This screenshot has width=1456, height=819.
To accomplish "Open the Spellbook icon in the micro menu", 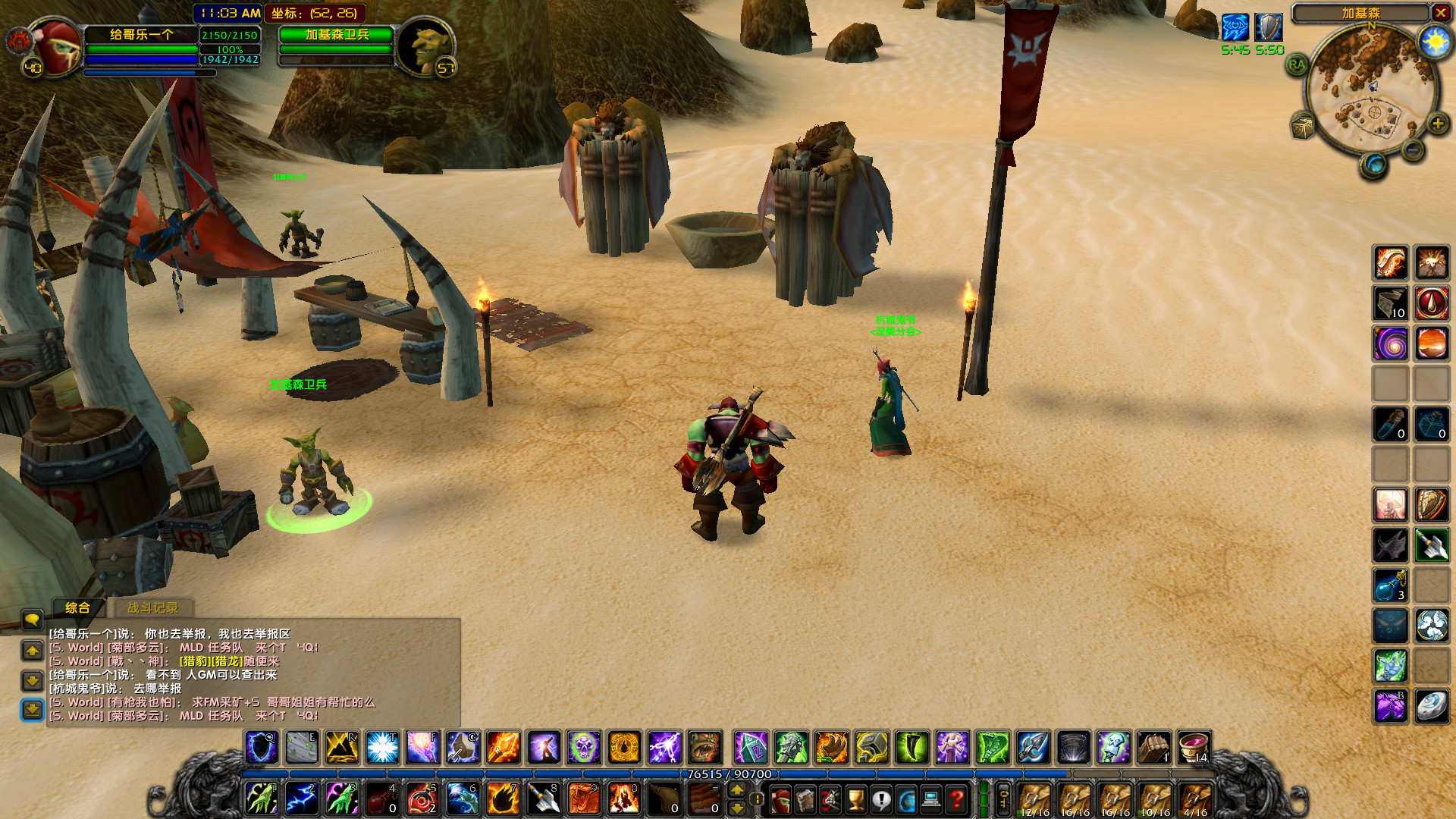I will [x=805, y=800].
